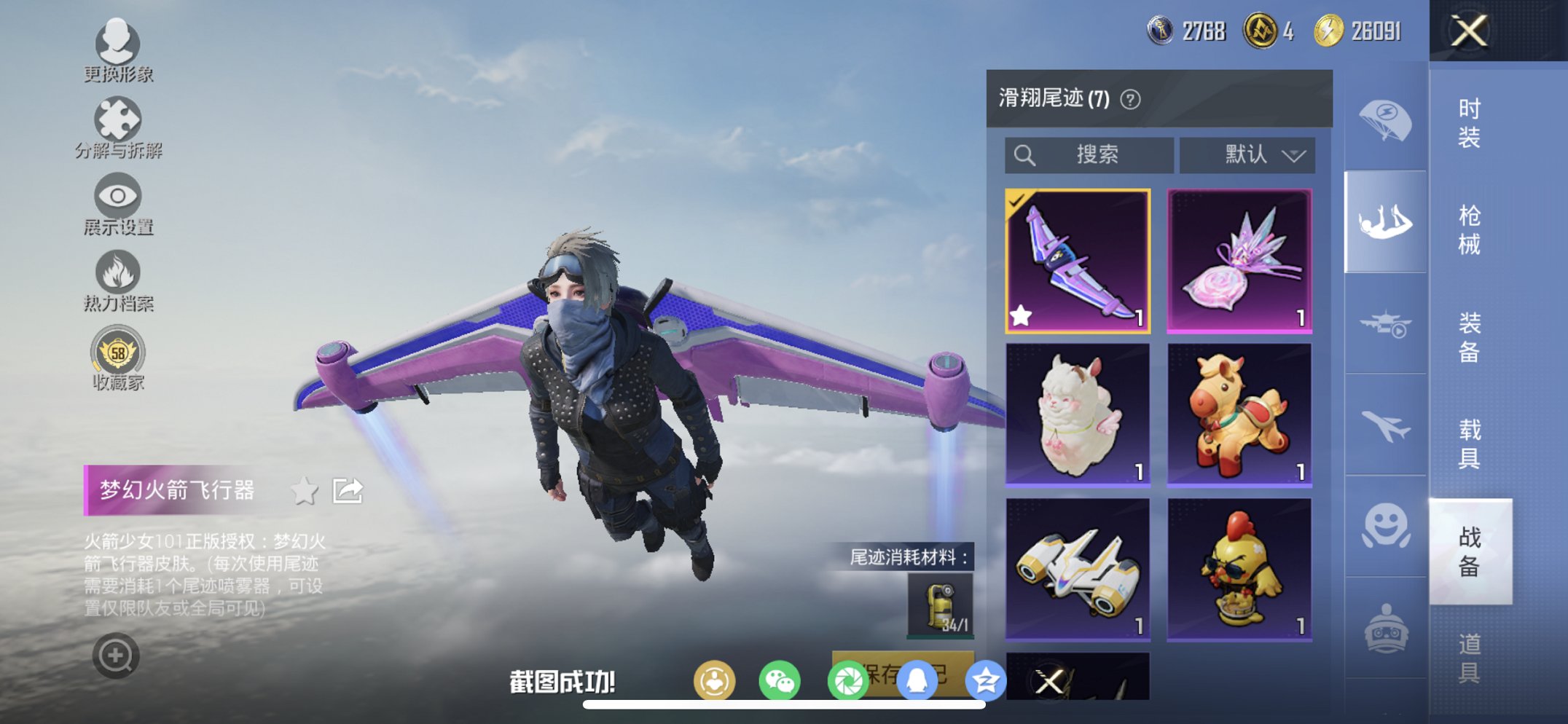Open the 默认 sorting dropdown

[1247, 154]
